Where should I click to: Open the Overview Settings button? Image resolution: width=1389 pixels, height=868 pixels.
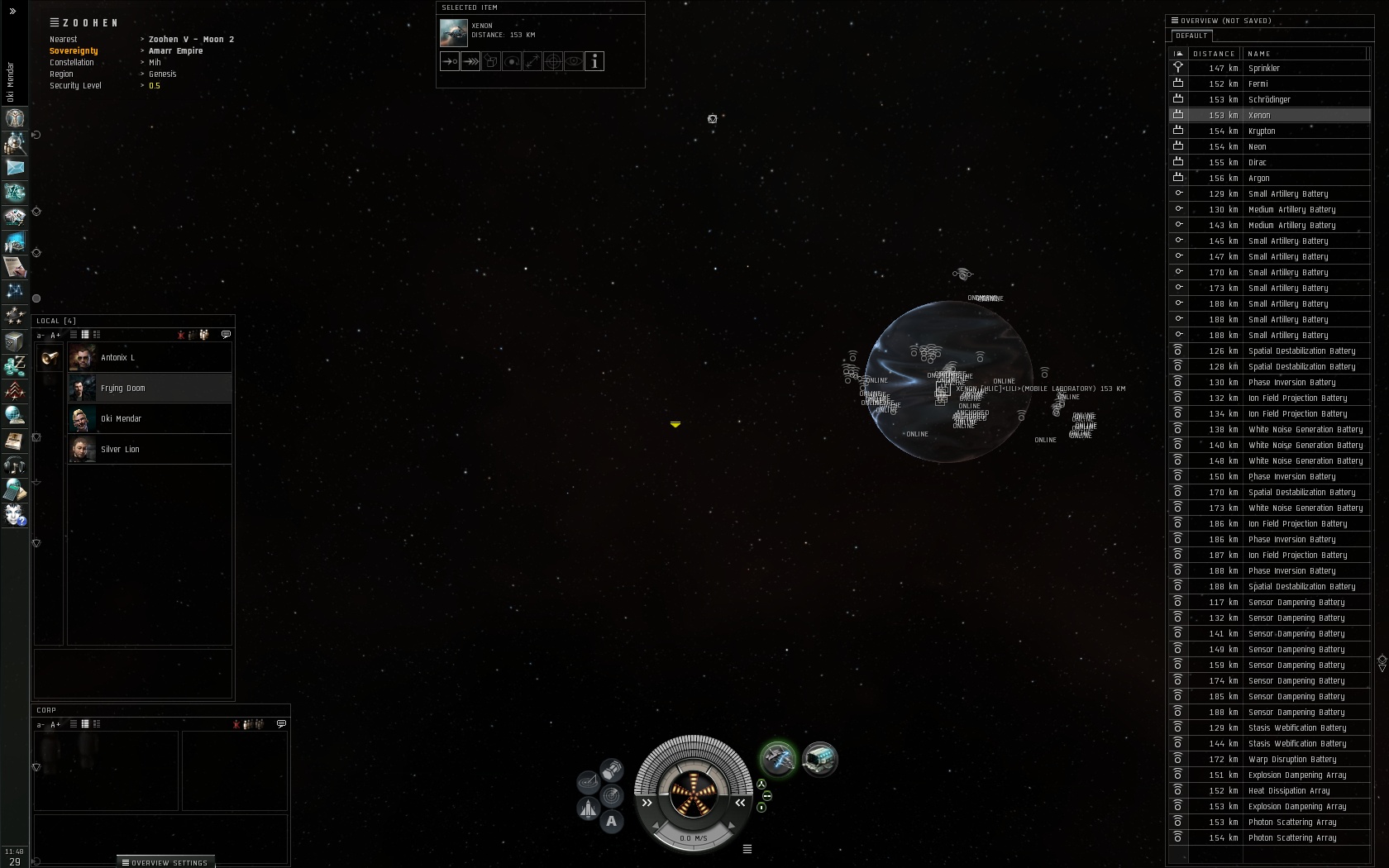(x=165, y=862)
